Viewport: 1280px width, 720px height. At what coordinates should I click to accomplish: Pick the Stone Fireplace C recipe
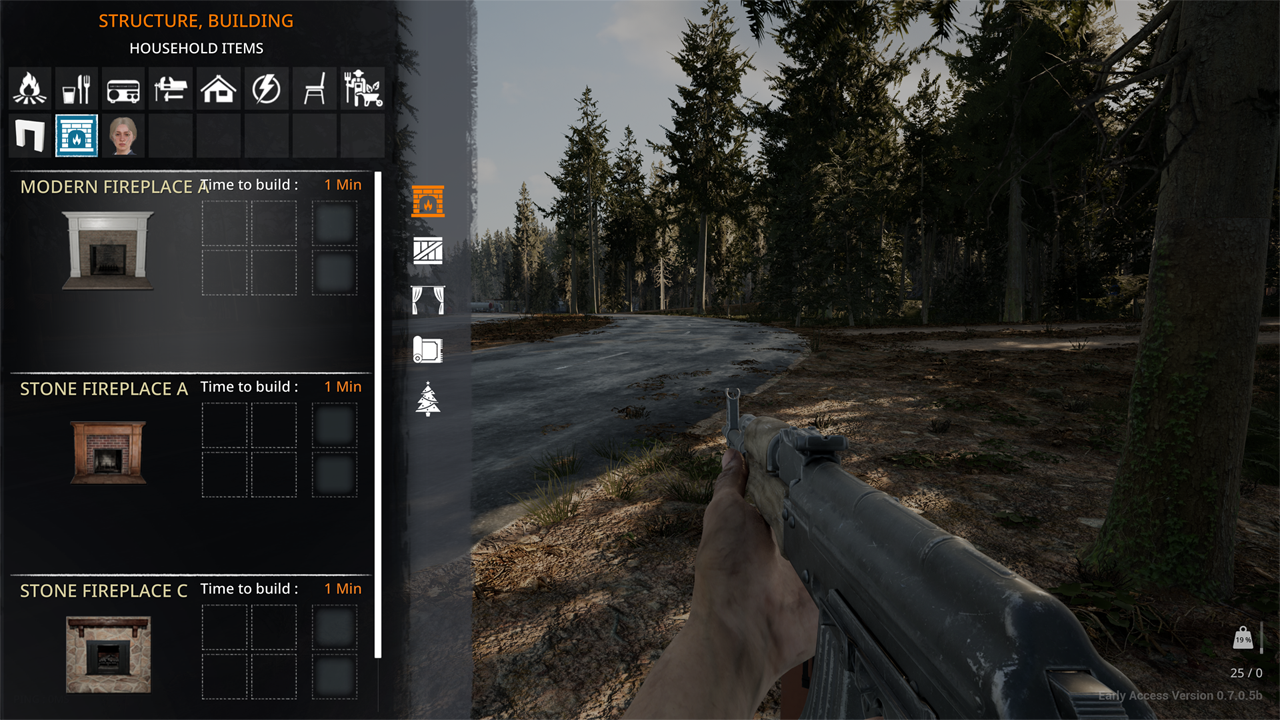[x=108, y=654]
